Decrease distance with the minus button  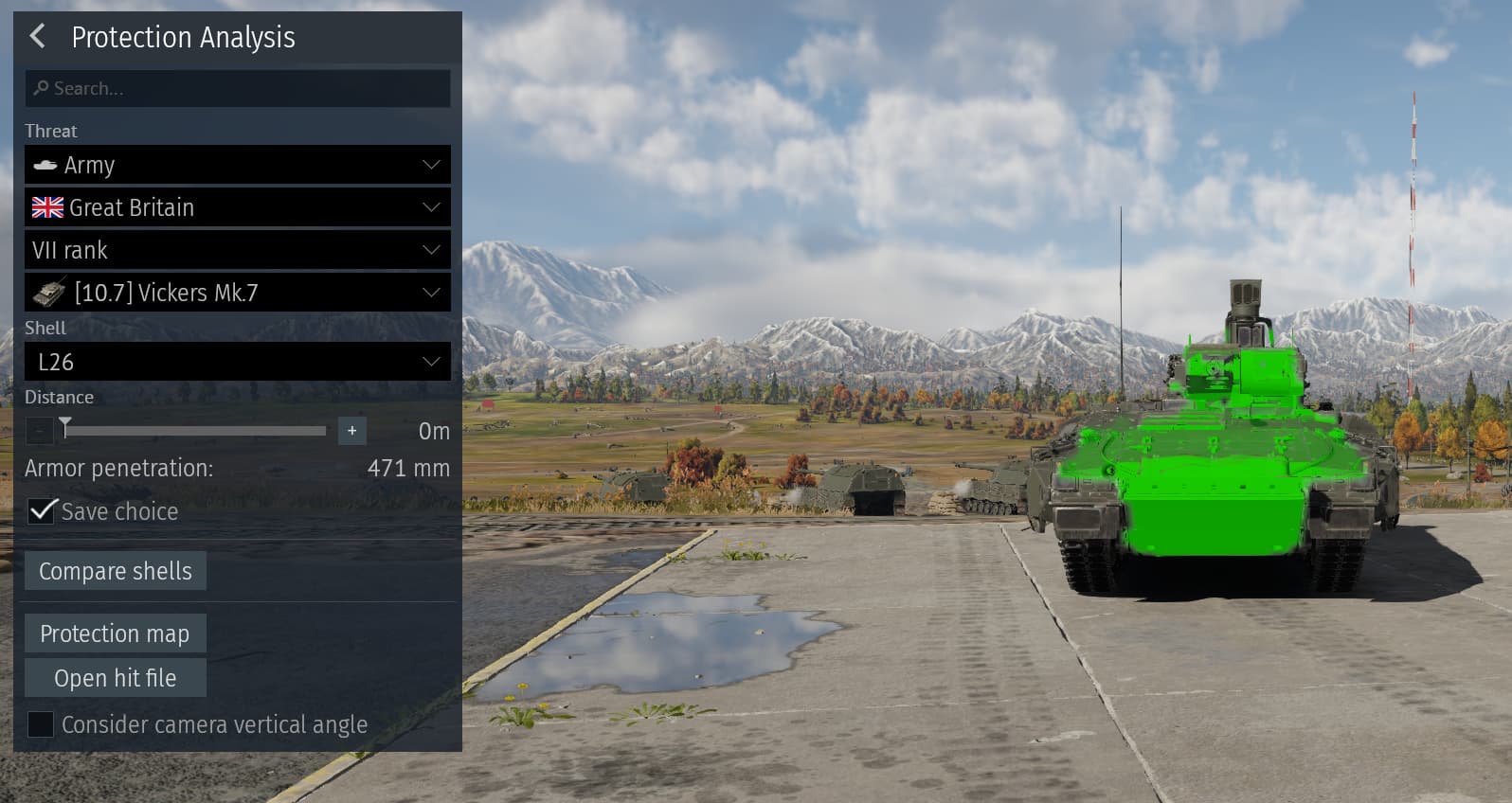coord(39,431)
